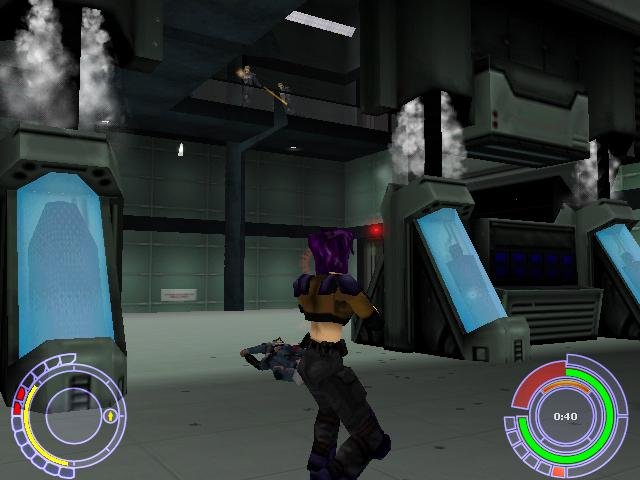Select the yellow arrow objective marker
This screenshot has height=480, width=640.
click(x=108, y=414)
